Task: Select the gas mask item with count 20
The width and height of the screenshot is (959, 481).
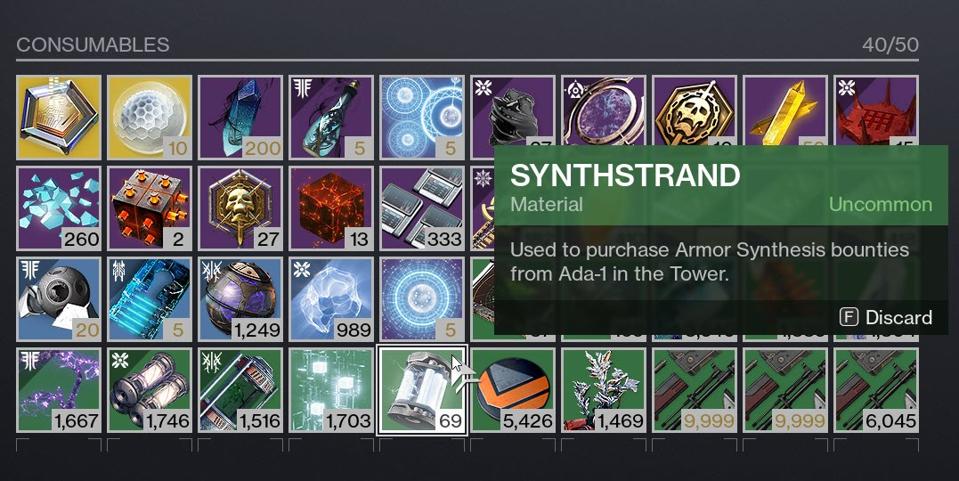Action: 59,299
